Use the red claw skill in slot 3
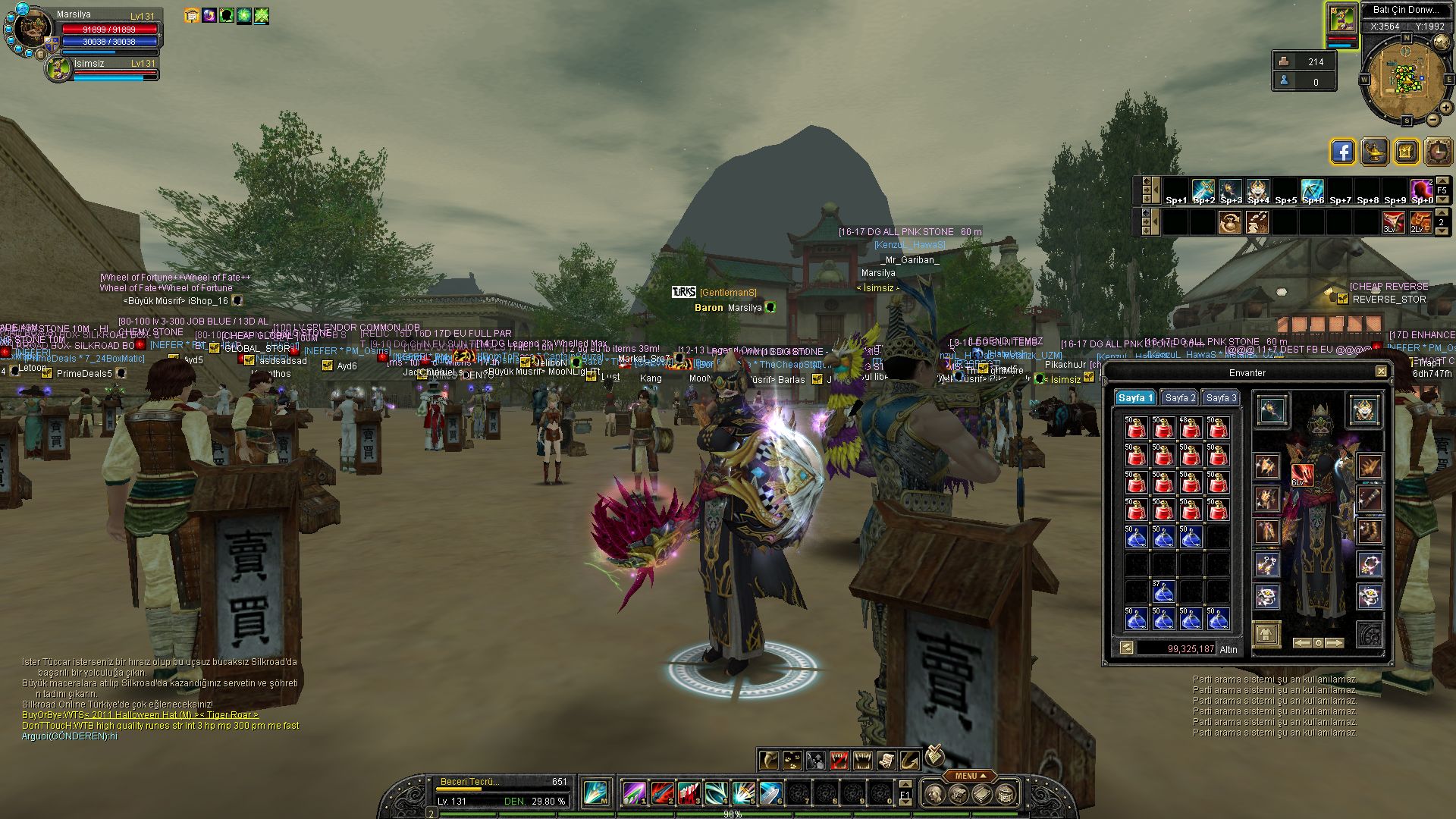The width and height of the screenshot is (1456, 819). 689,794
